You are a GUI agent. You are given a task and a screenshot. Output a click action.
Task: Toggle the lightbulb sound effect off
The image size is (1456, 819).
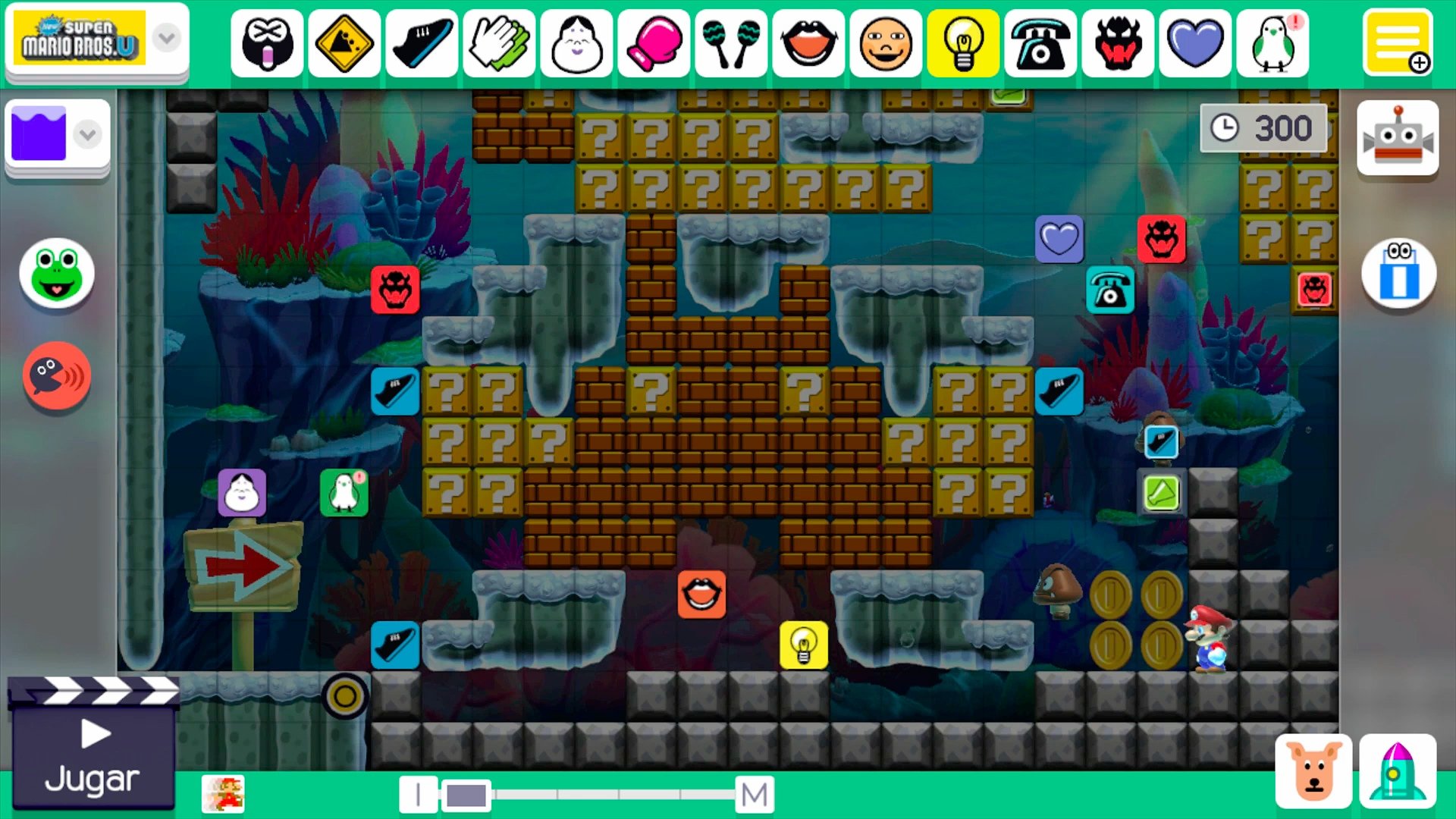coord(962,43)
